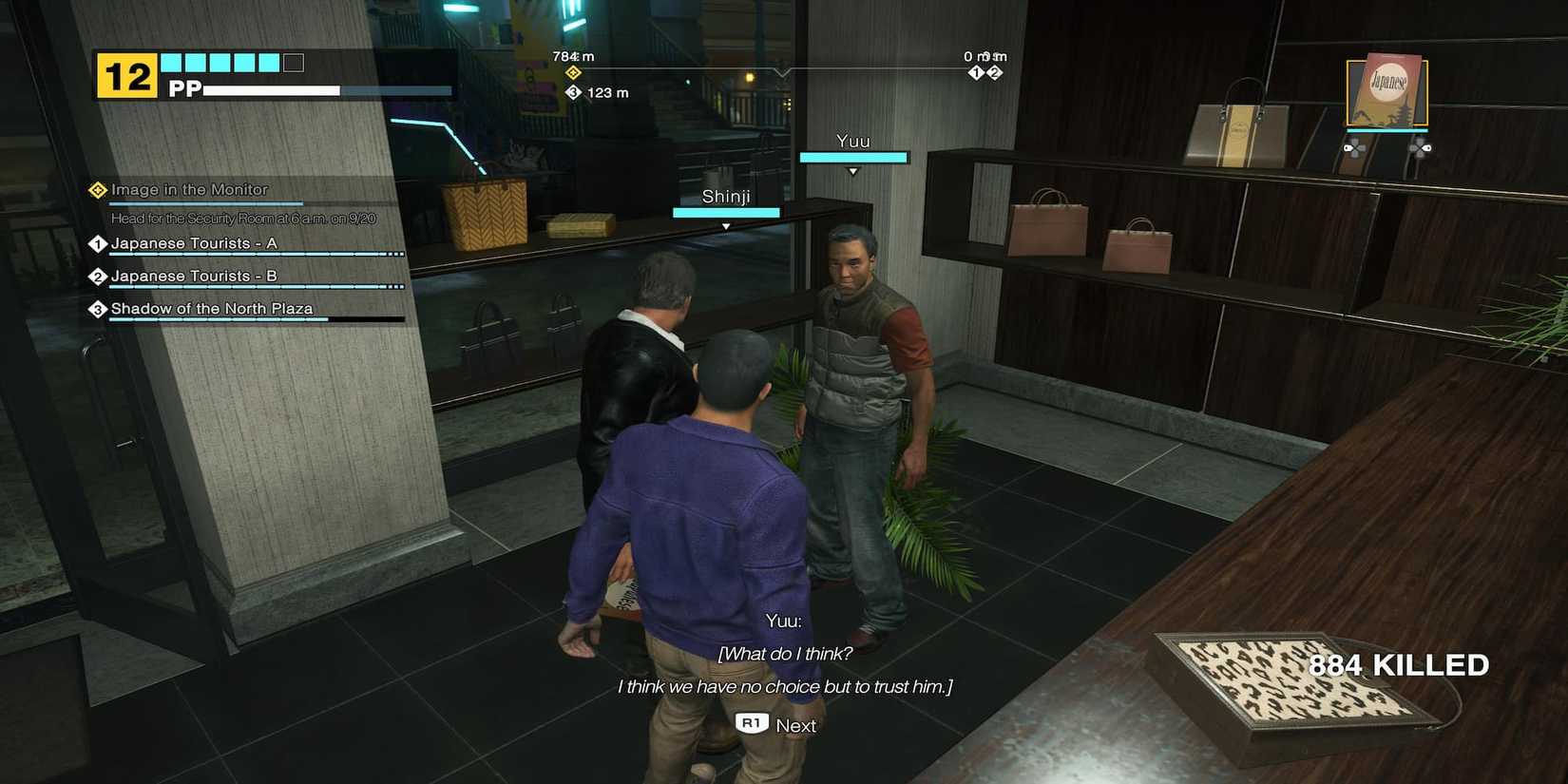Click the left d-pad controller icon below the inventory
This screenshot has height=784, width=1568.
click(1353, 146)
